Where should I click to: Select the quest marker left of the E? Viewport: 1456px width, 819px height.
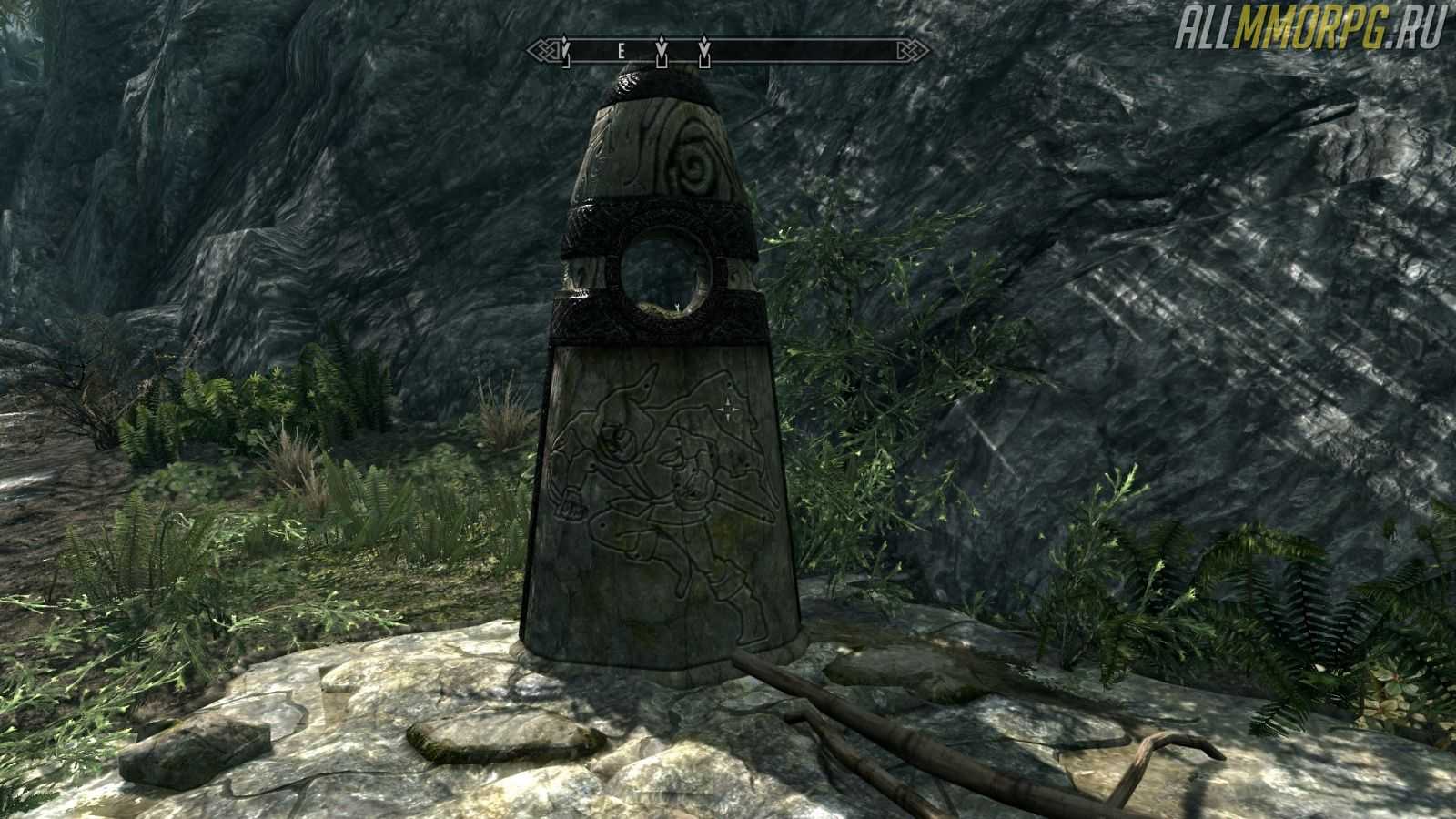point(565,54)
